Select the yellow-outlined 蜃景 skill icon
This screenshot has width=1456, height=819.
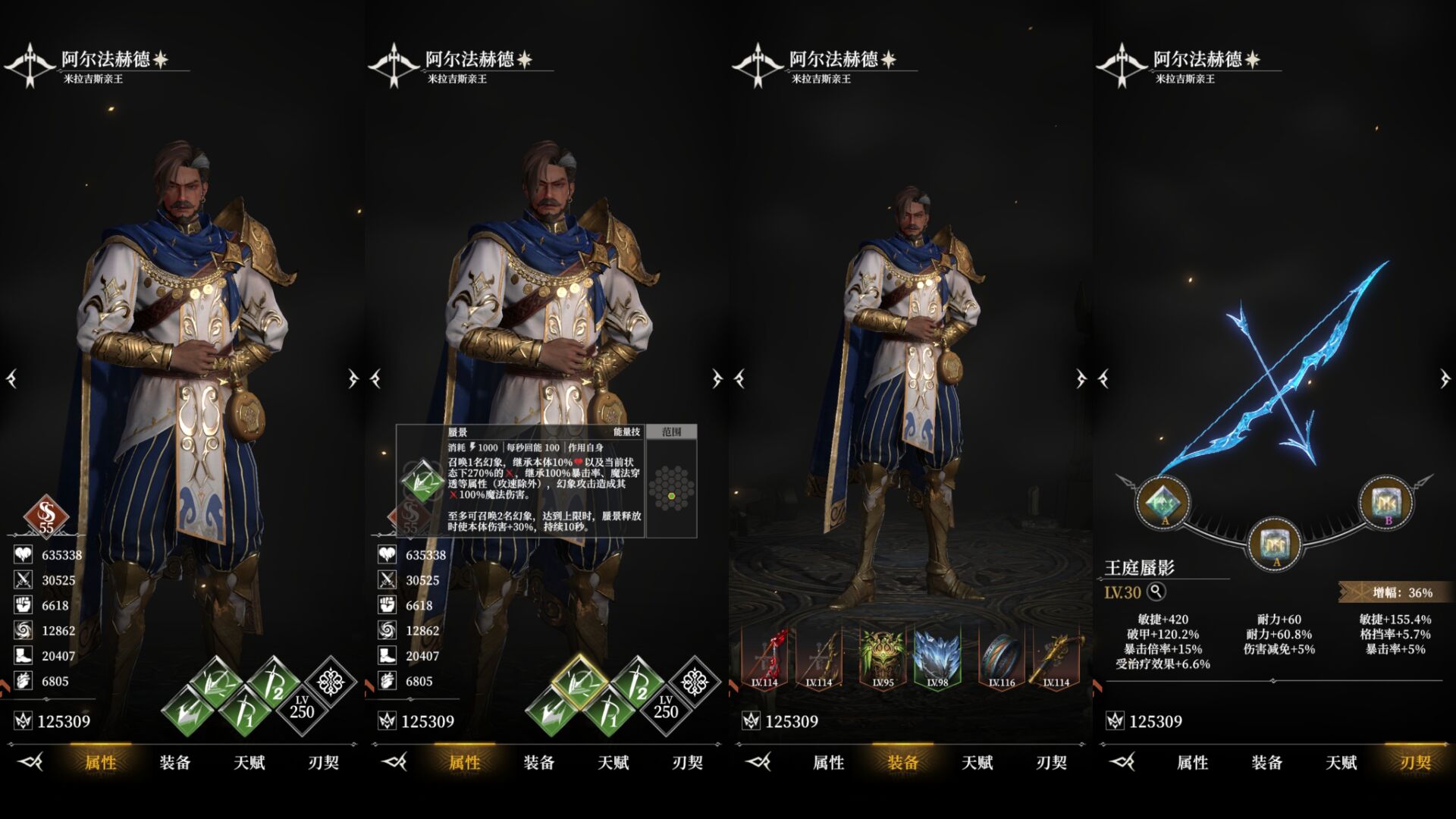click(579, 680)
